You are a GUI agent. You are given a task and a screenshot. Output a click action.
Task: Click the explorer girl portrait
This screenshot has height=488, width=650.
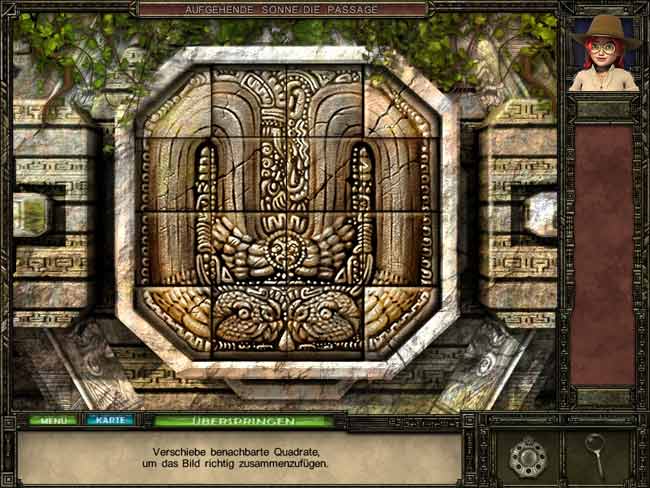[x=604, y=54]
